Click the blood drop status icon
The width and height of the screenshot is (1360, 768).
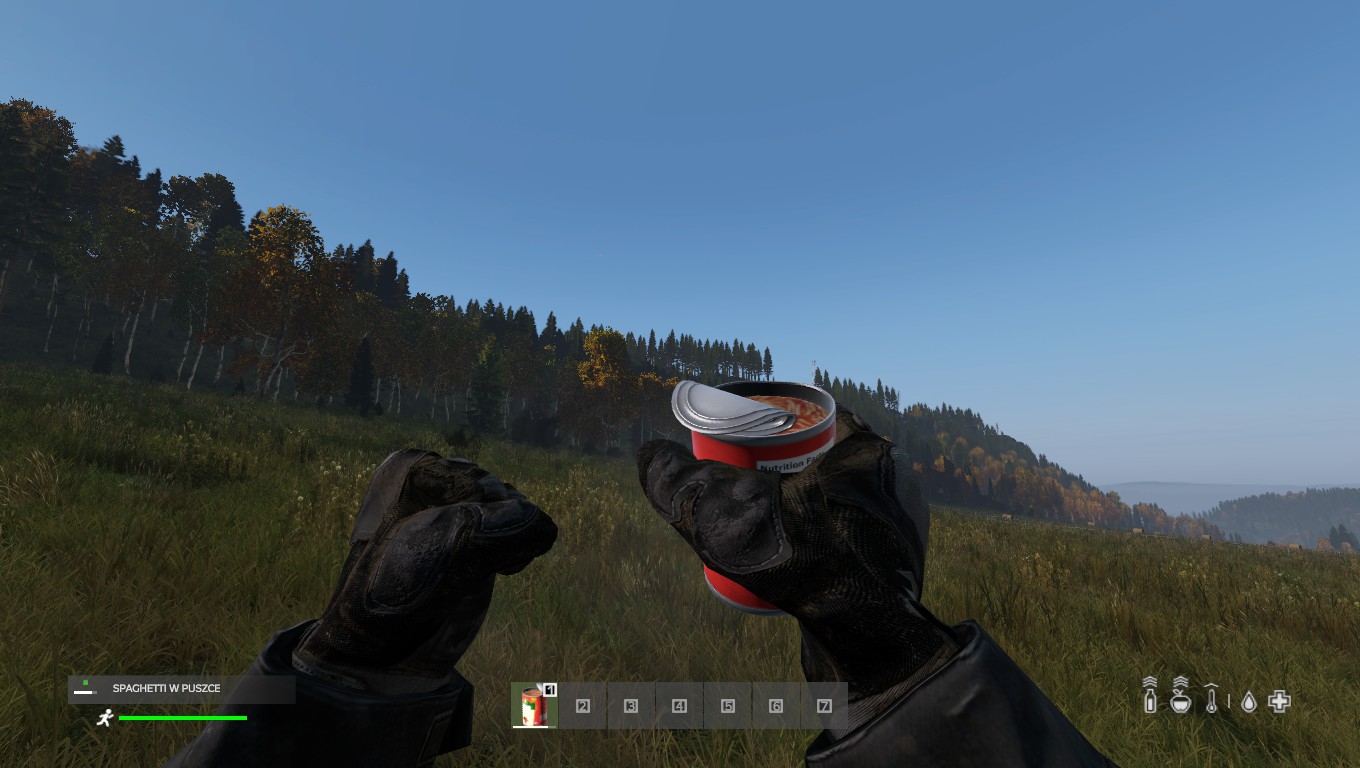point(1249,702)
